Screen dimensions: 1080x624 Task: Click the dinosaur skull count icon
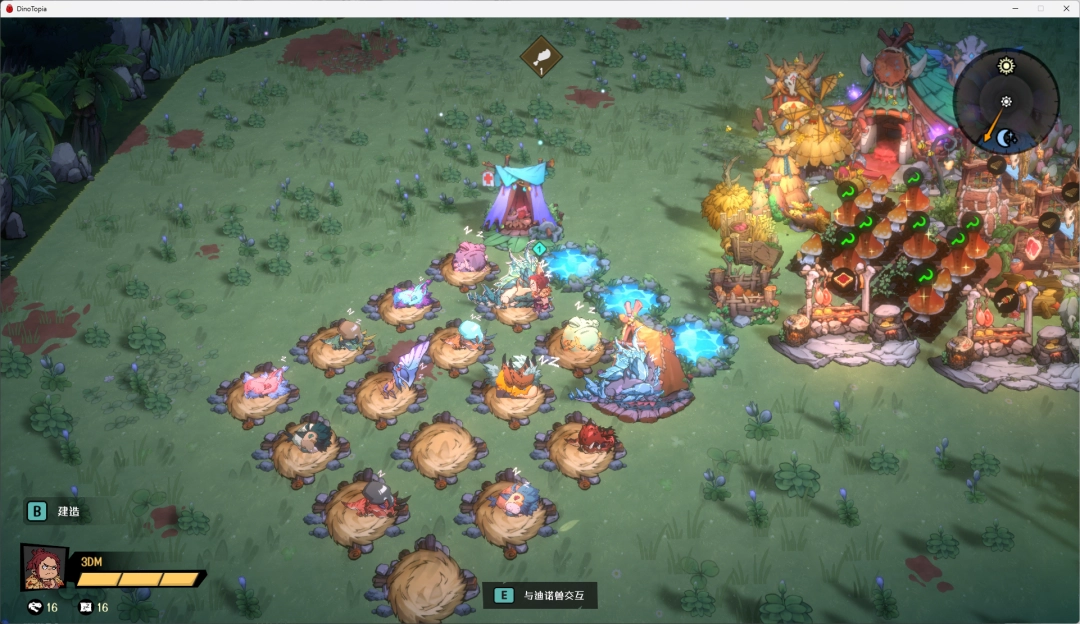[x=36, y=607]
